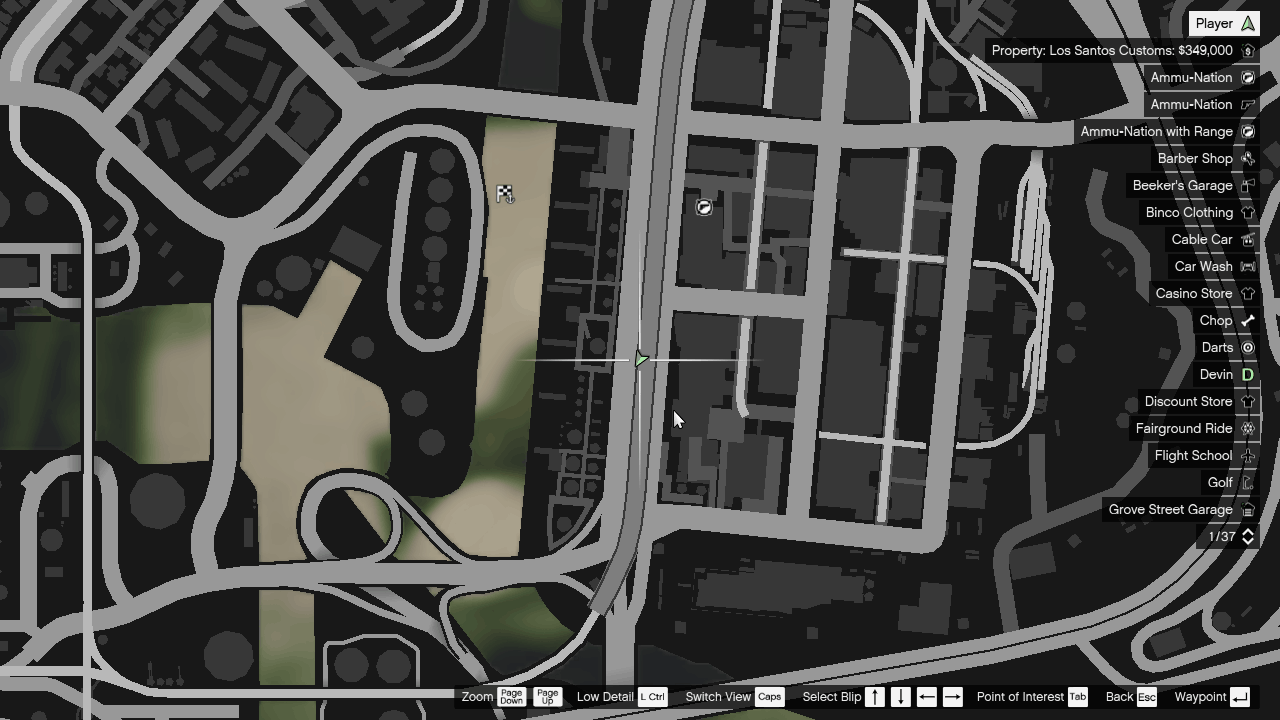
Task: Click the up chevron of the 1/37 pager
Action: (1247, 531)
